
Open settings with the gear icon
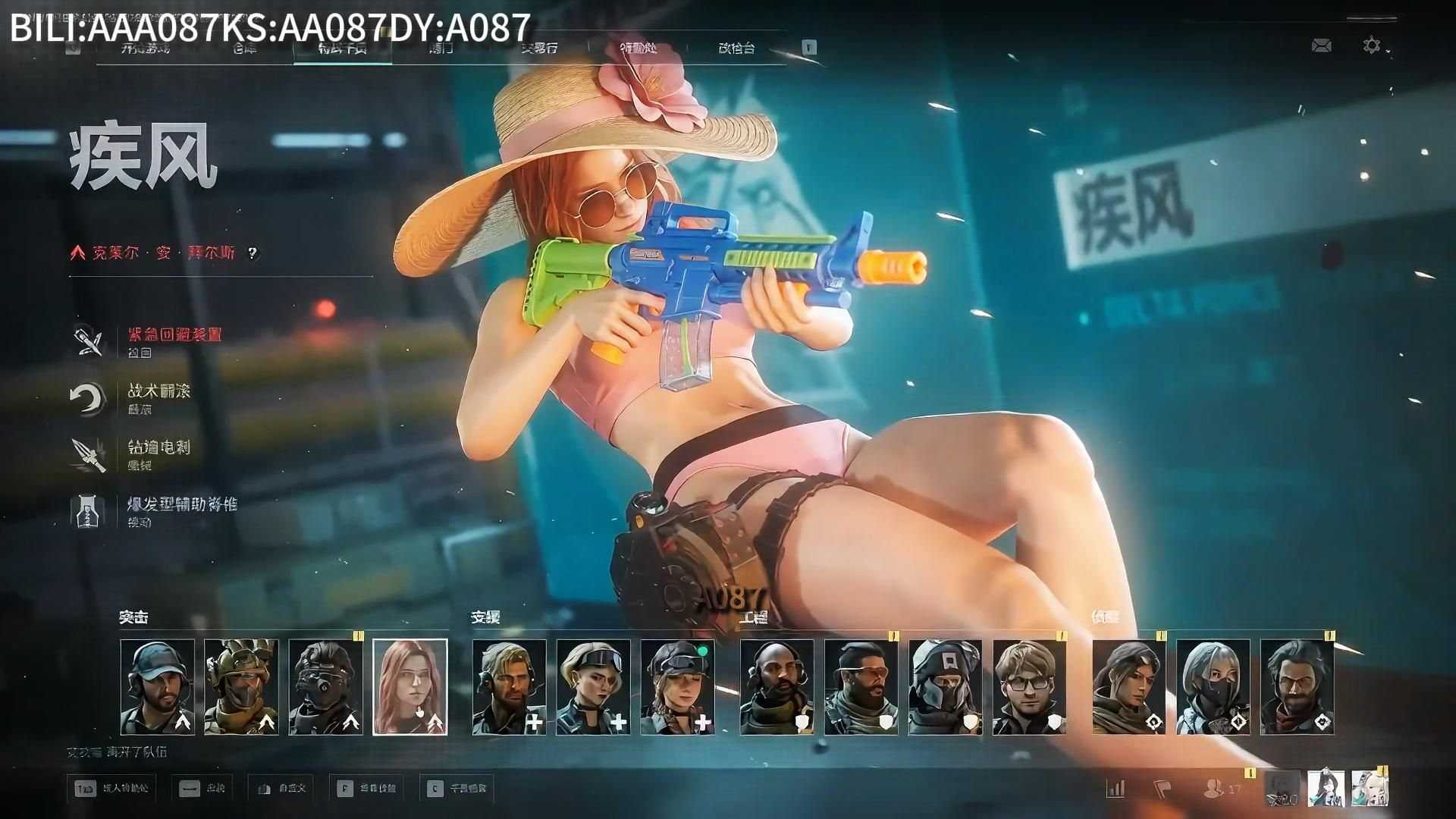(x=1371, y=46)
